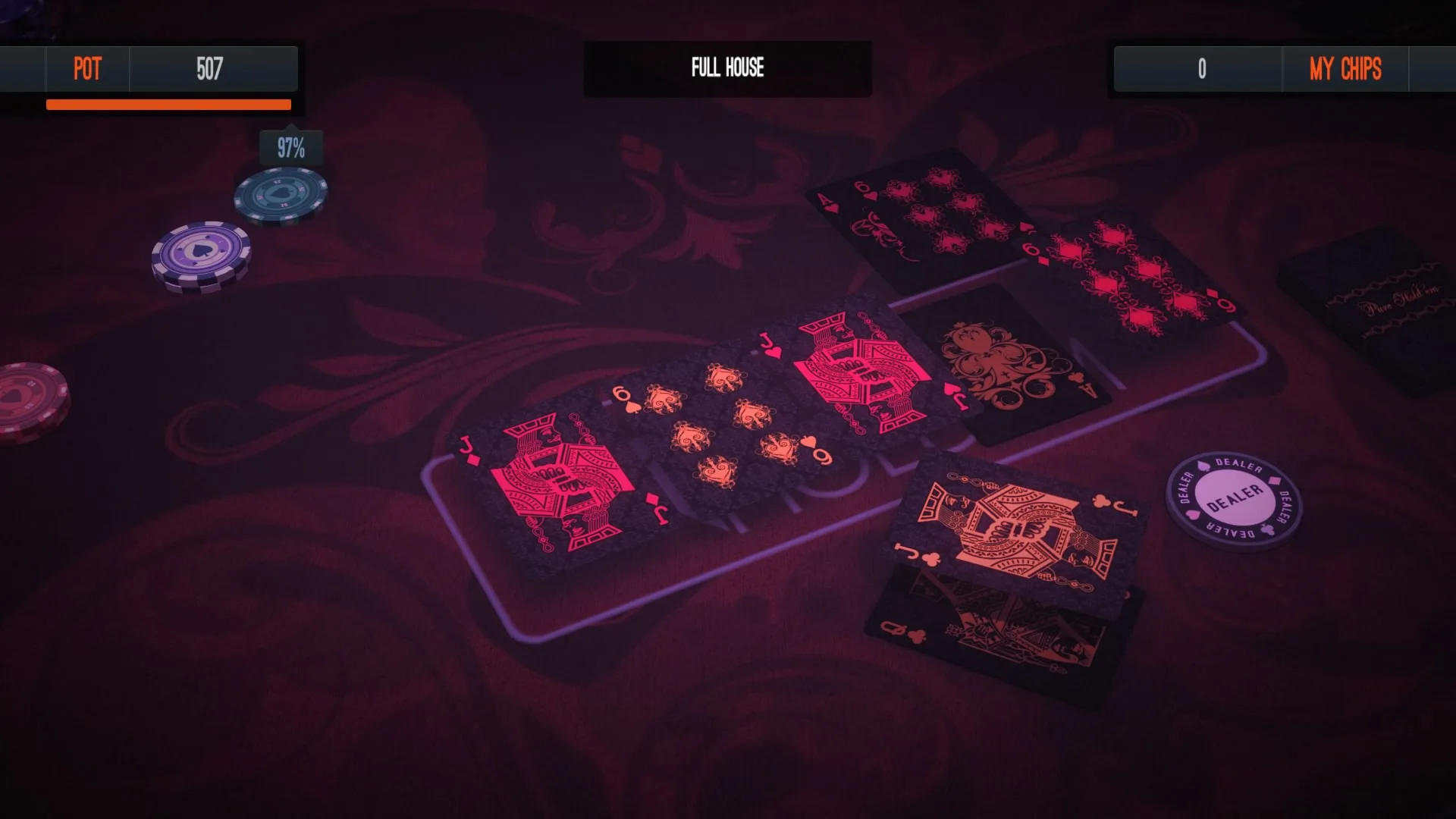Select the 97% win probability bubble
Screen dimensions: 1456x819
tap(290, 146)
